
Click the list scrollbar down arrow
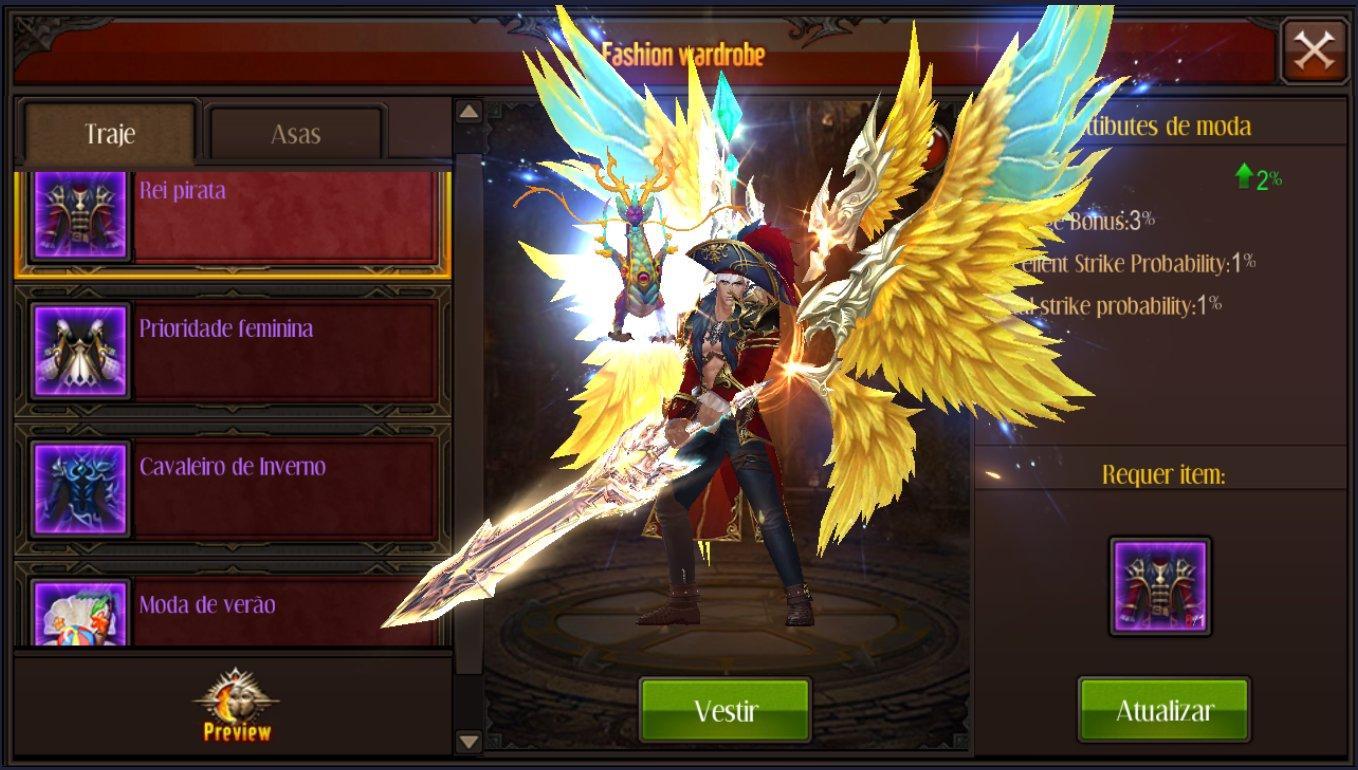pyautogui.click(x=469, y=741)
